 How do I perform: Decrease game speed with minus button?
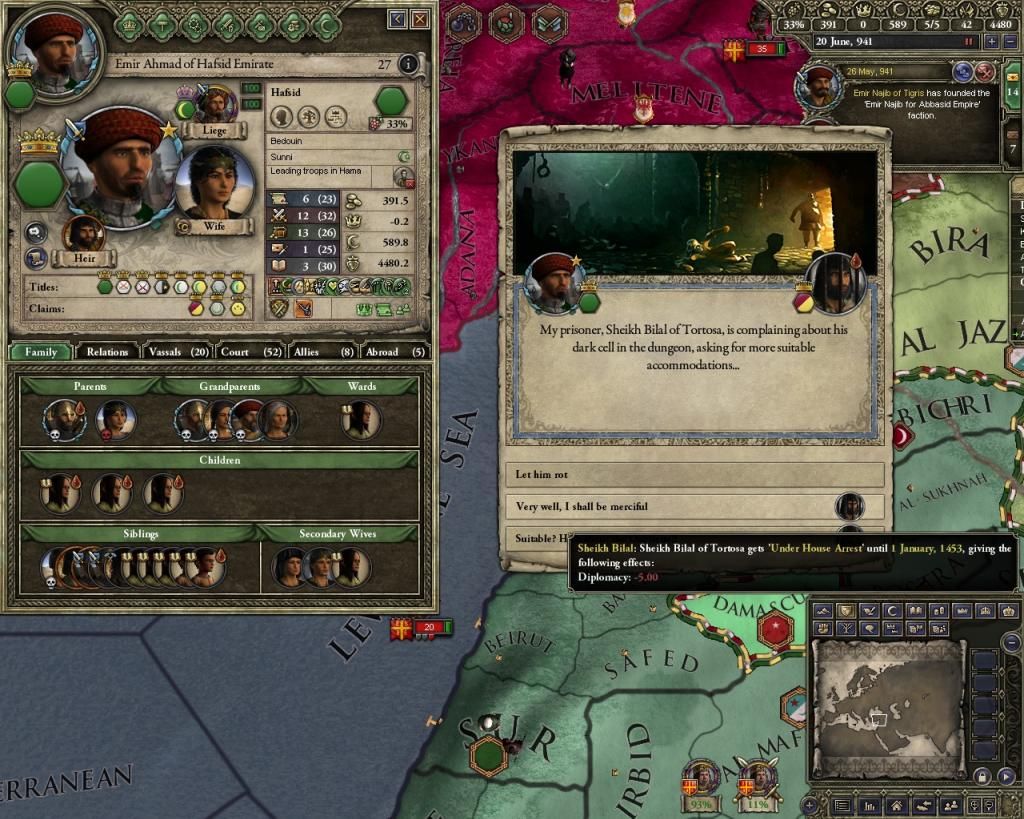click(1010, 42)
